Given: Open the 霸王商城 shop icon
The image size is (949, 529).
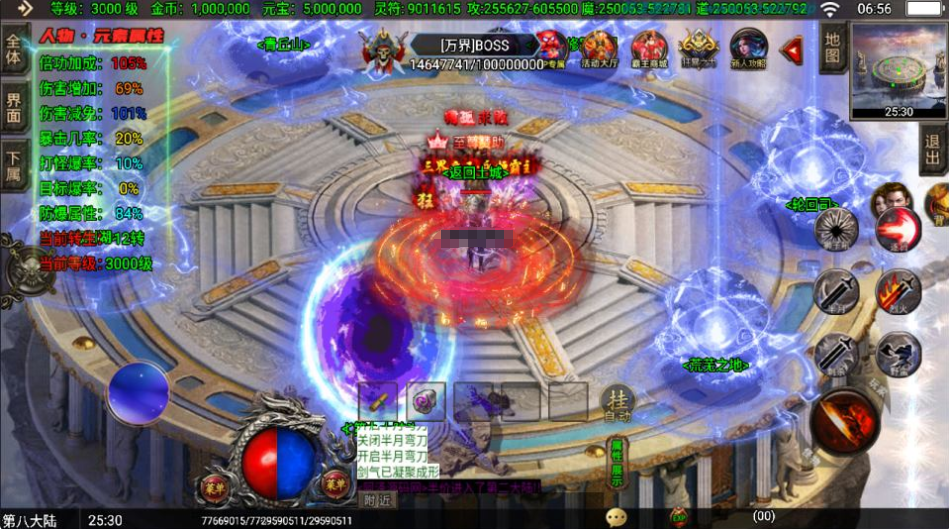Looking at the screenshot, I should click(648, 50).
